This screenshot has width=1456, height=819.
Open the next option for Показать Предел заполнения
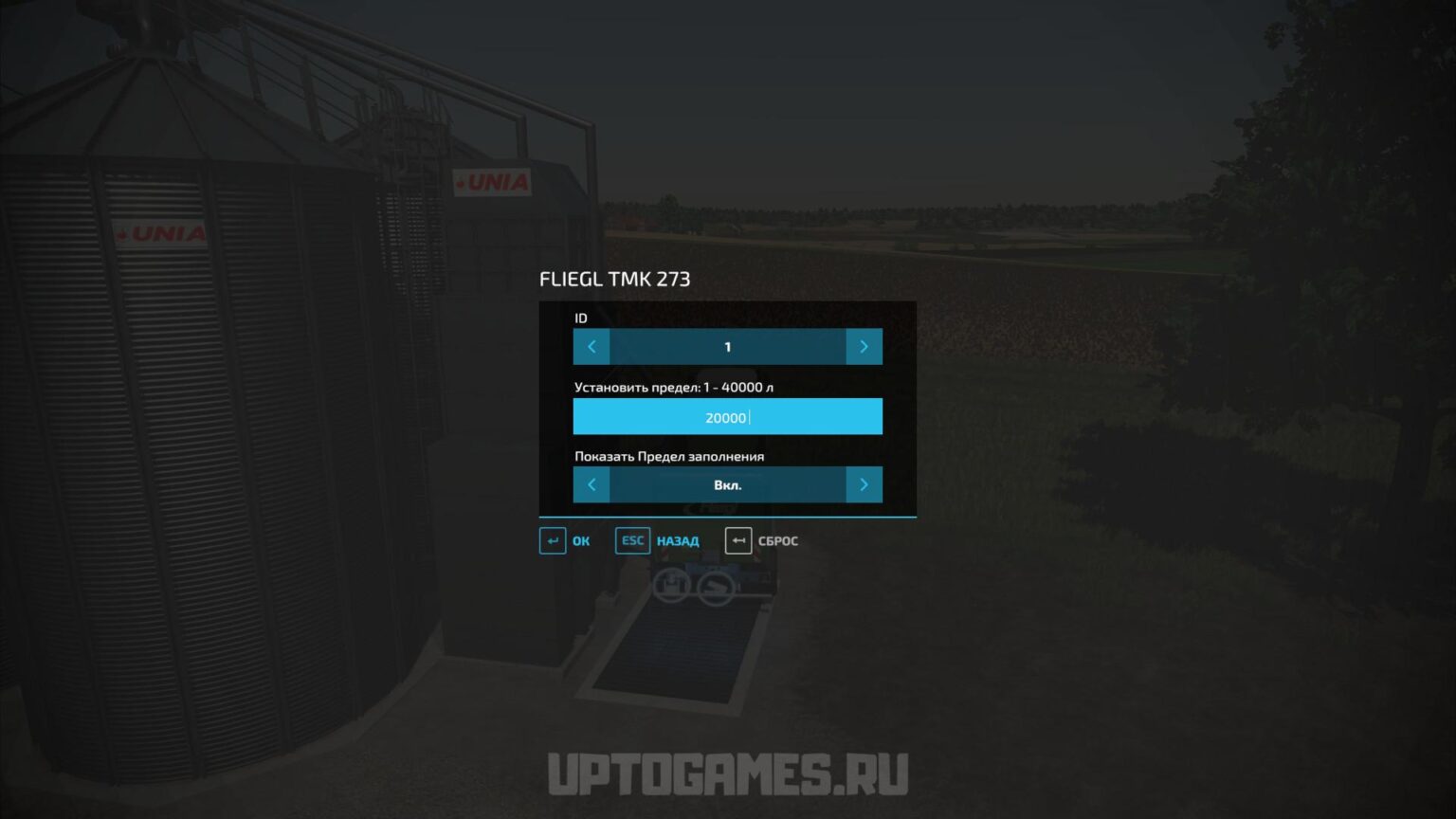coord(864,484)
